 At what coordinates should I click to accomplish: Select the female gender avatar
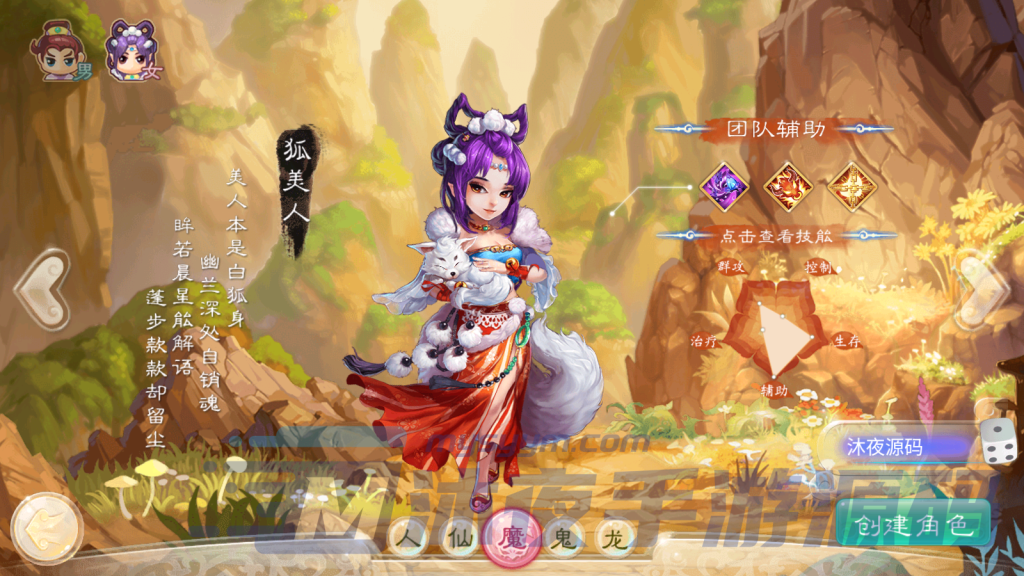129,52
